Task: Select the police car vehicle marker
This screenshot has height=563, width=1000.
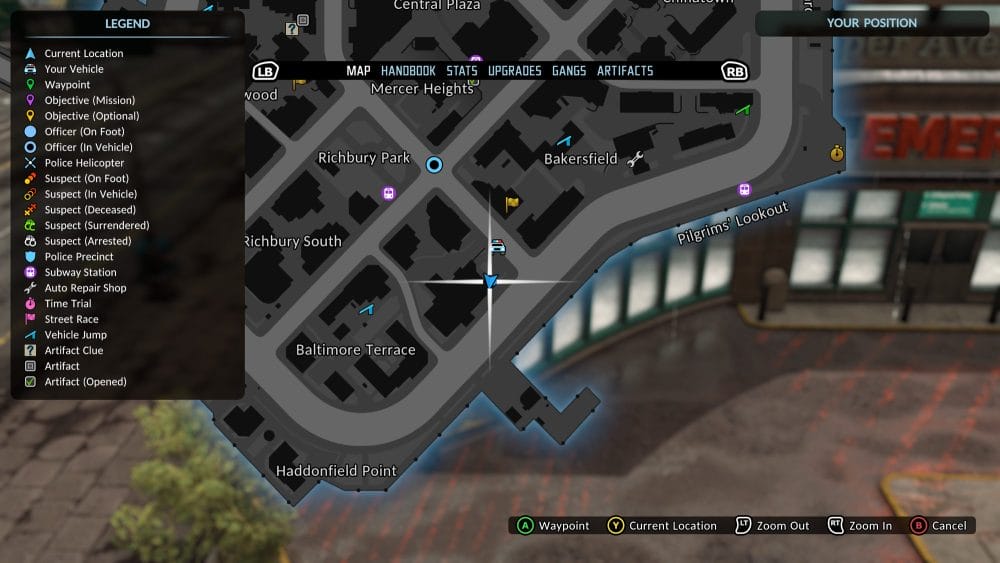Action: coord(498,246)
